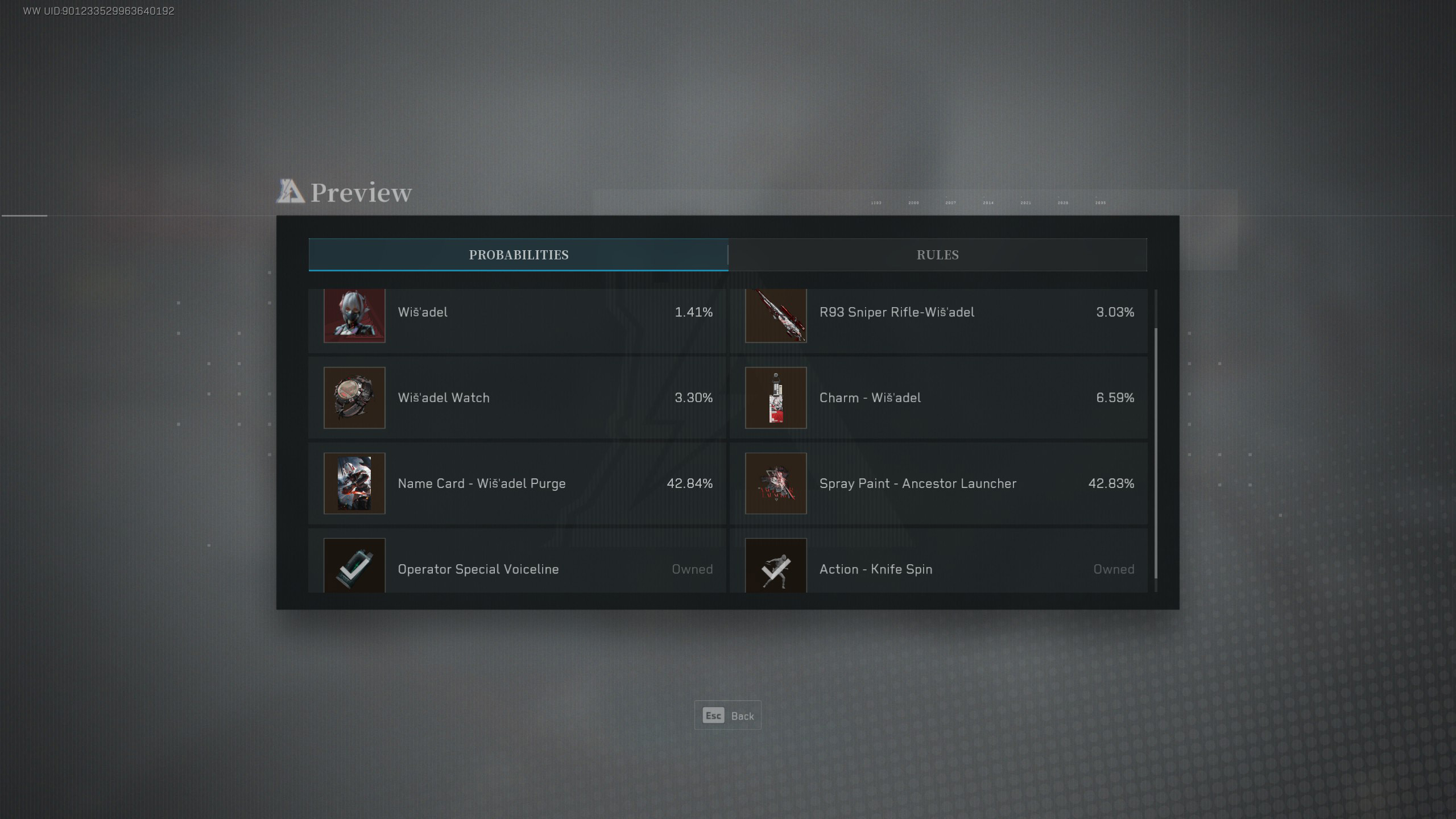Click the name card artwork thumbnail
The width and height of the screenshot is (1456, 819).
tap(354, 483)
